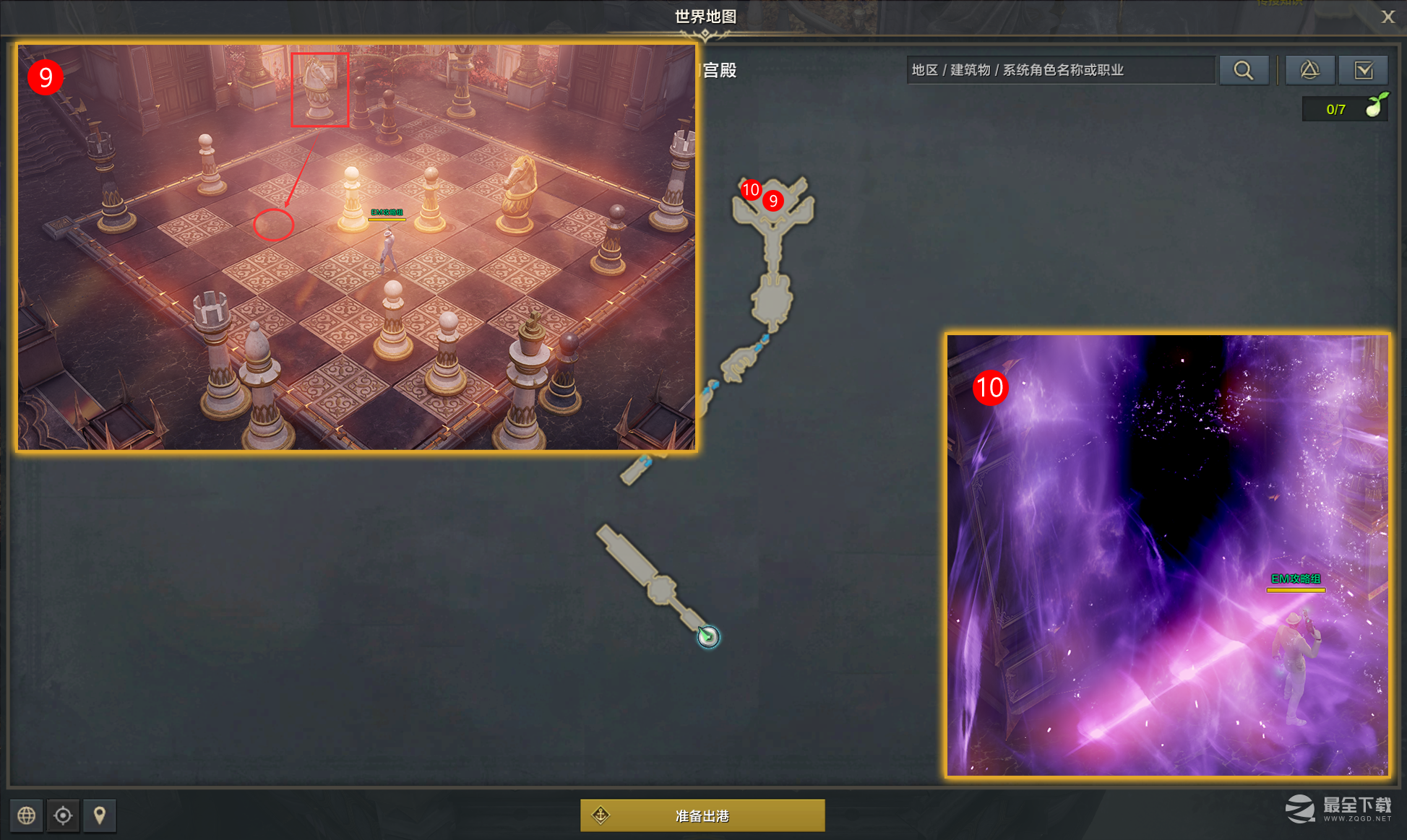Open the chessboard guide screenshot 9
The width and height of the screenshot is (1407, 840).
pyautogui.click(x=357, y=247)
